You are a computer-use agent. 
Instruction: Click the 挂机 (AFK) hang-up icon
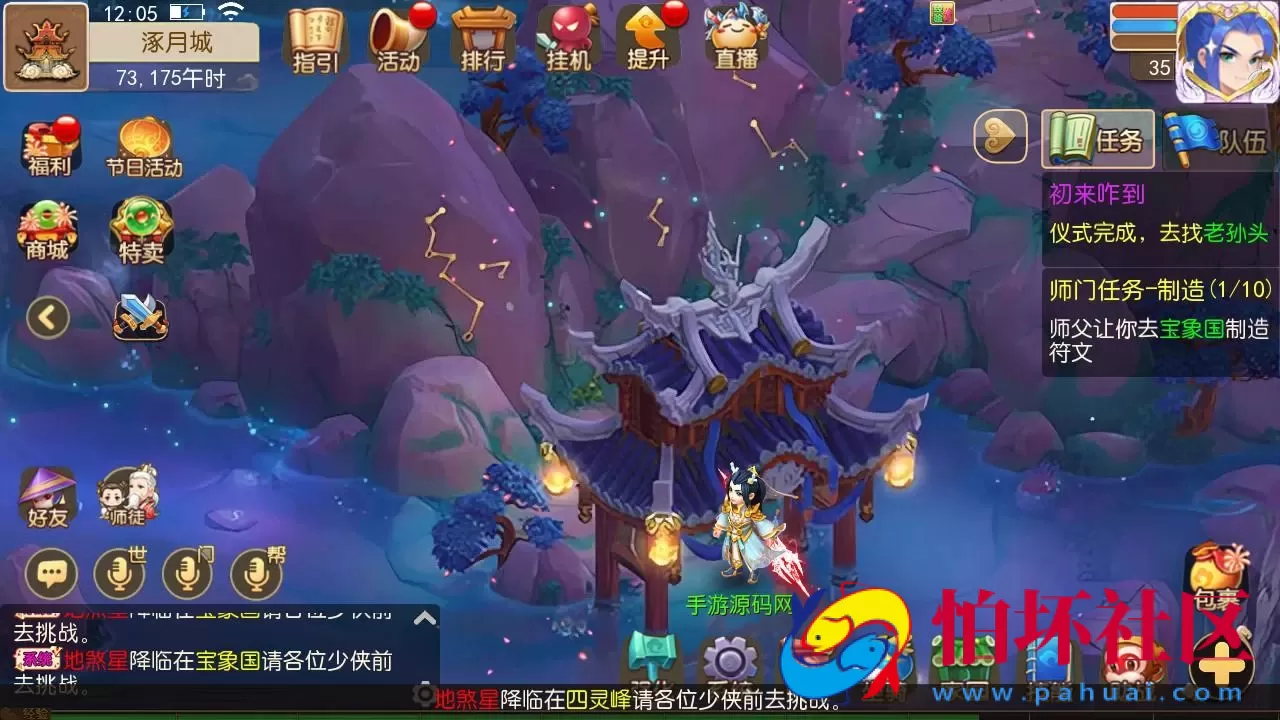tap(570, 40)
